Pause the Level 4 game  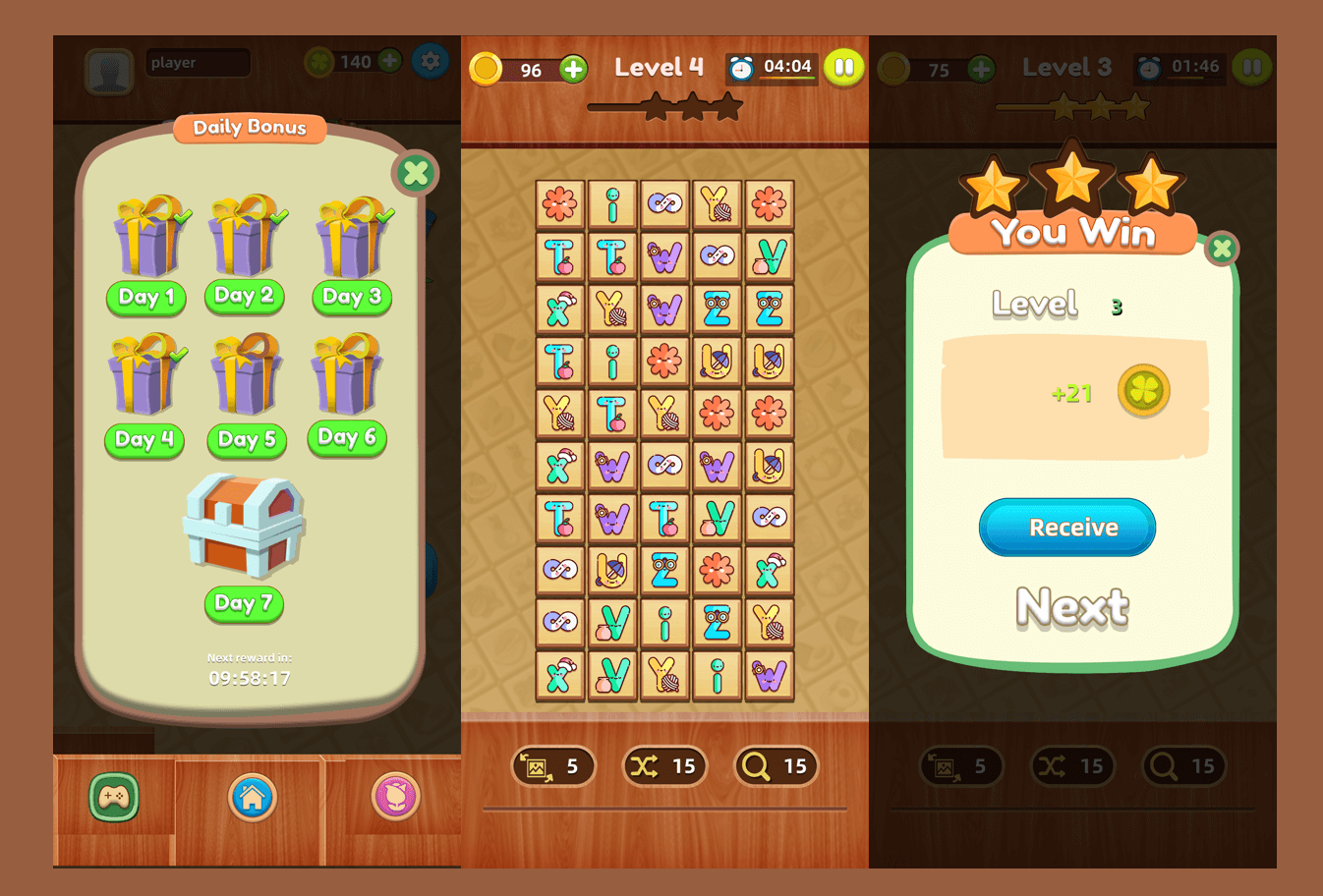coord(843,68)
